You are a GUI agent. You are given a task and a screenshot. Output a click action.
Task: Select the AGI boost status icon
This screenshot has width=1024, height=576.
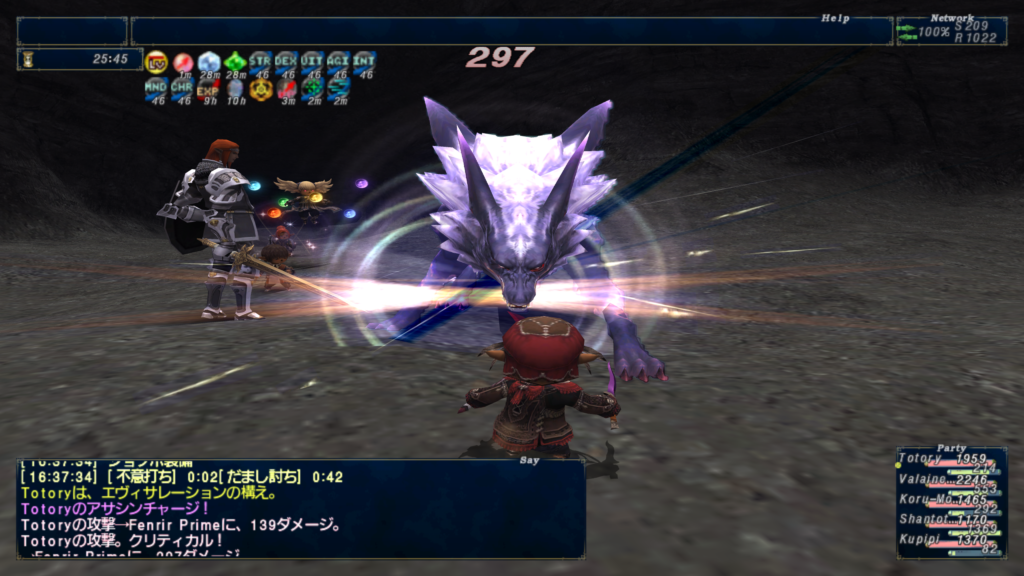click(338, 62)
